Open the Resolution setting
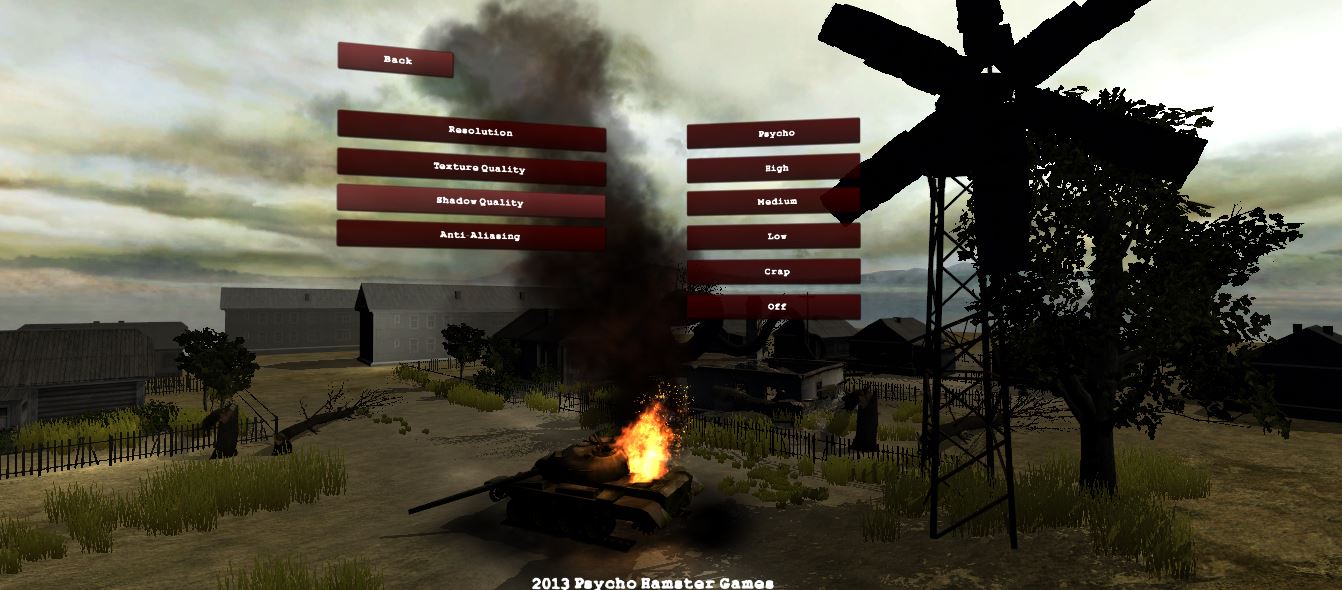 click(471, 131)
